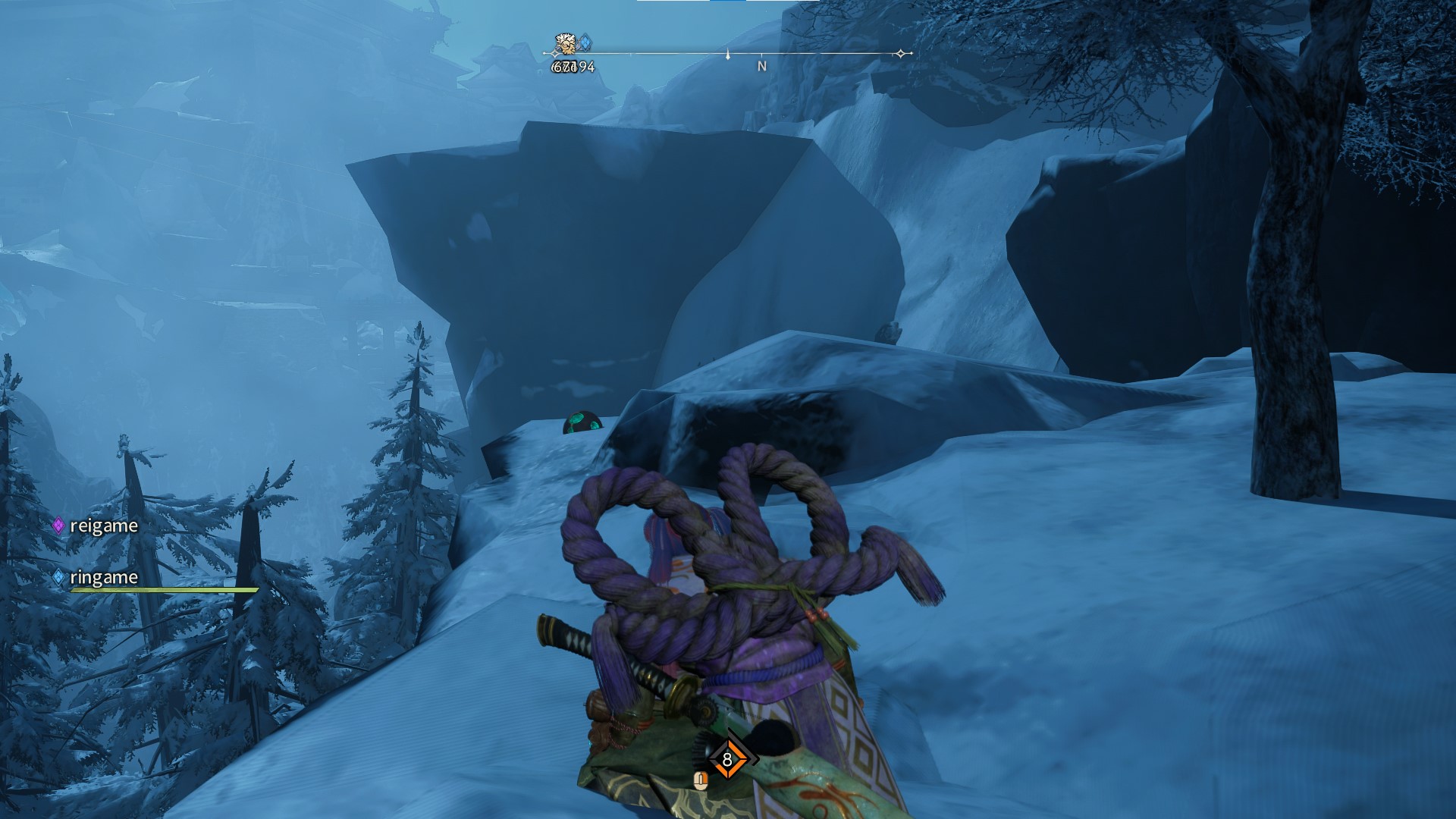The width and height of the screenshot is (1456, 819).
Task: Select teammate reigame in the squad list
Action: 103,526
